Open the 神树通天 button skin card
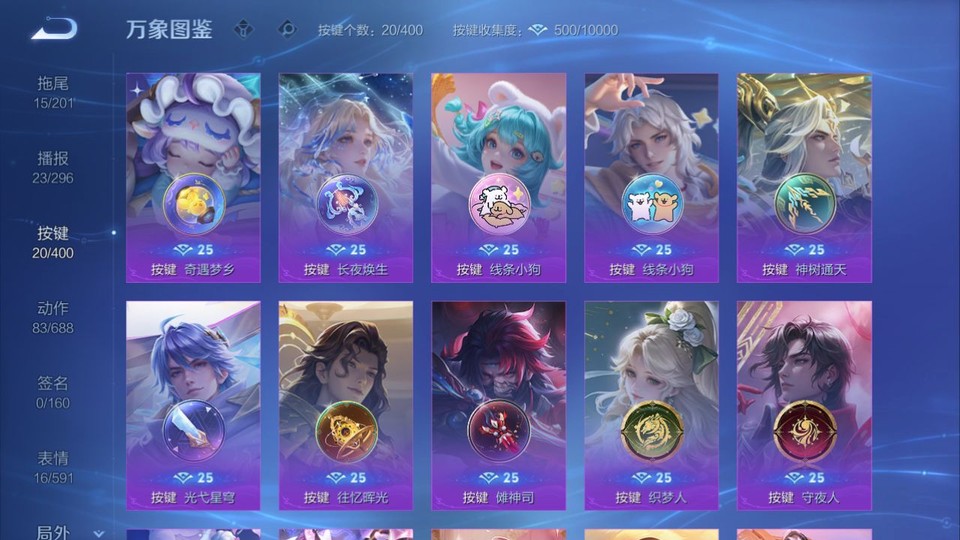This screenshot has height=540, width=960. click(x=804, y=177)
